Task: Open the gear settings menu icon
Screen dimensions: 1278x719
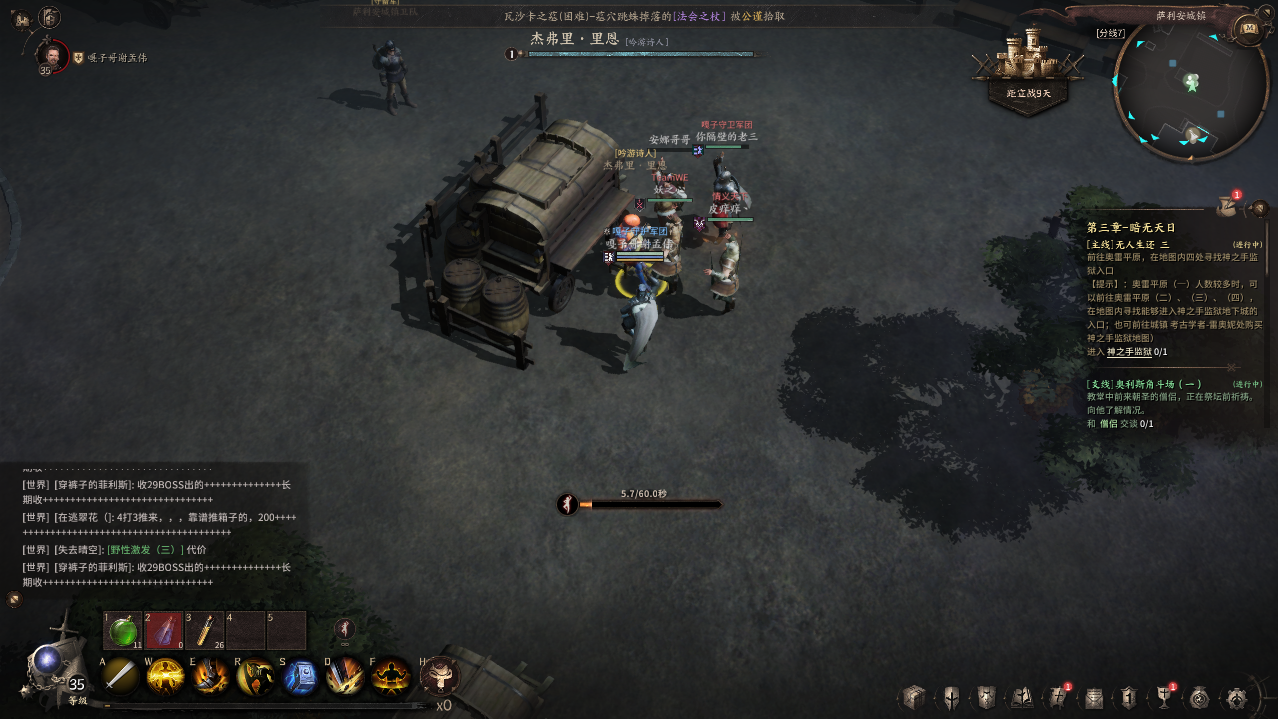Action: tap(1237, 697)
